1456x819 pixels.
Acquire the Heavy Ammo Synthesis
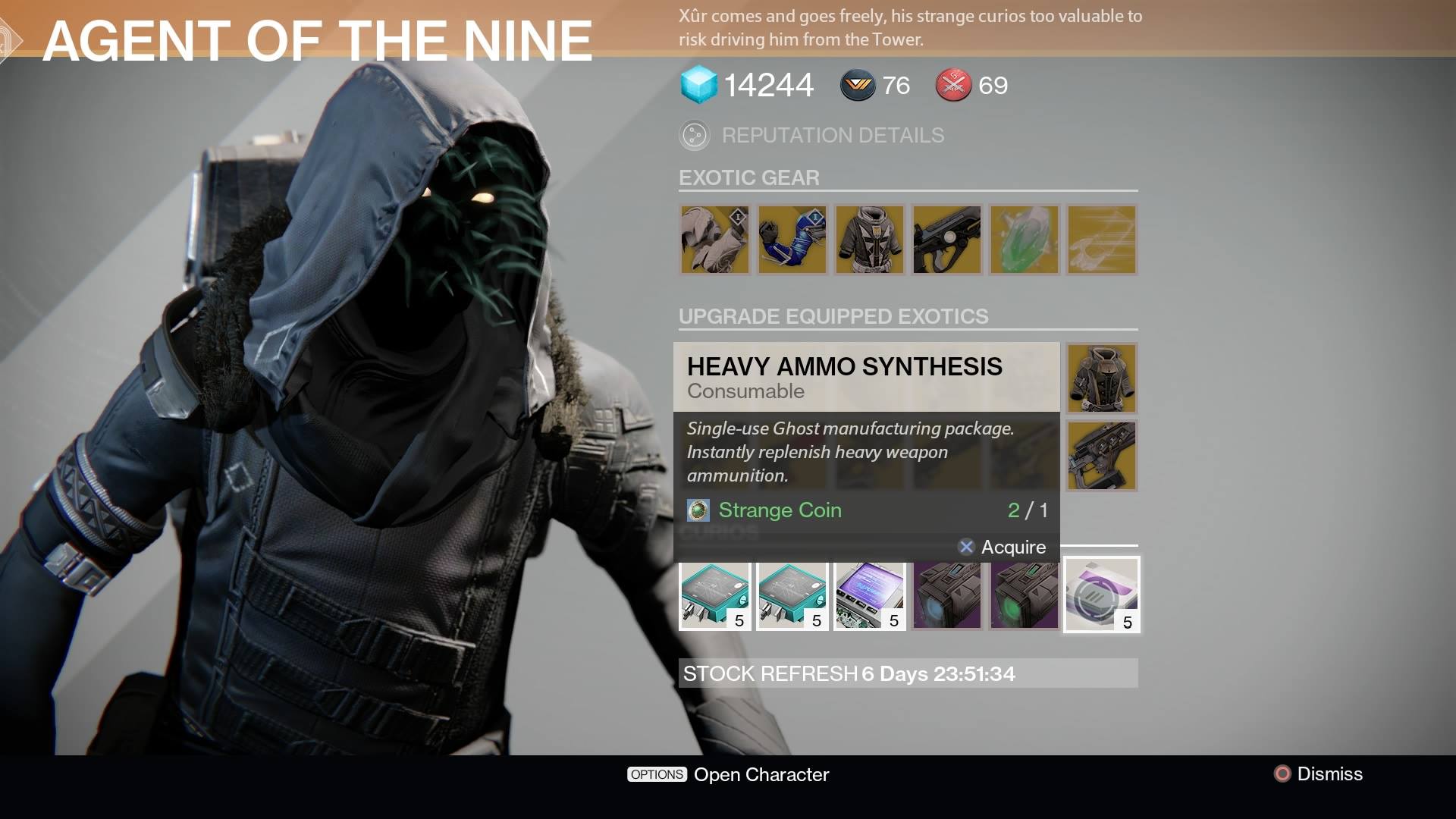tap(1005, 547)
